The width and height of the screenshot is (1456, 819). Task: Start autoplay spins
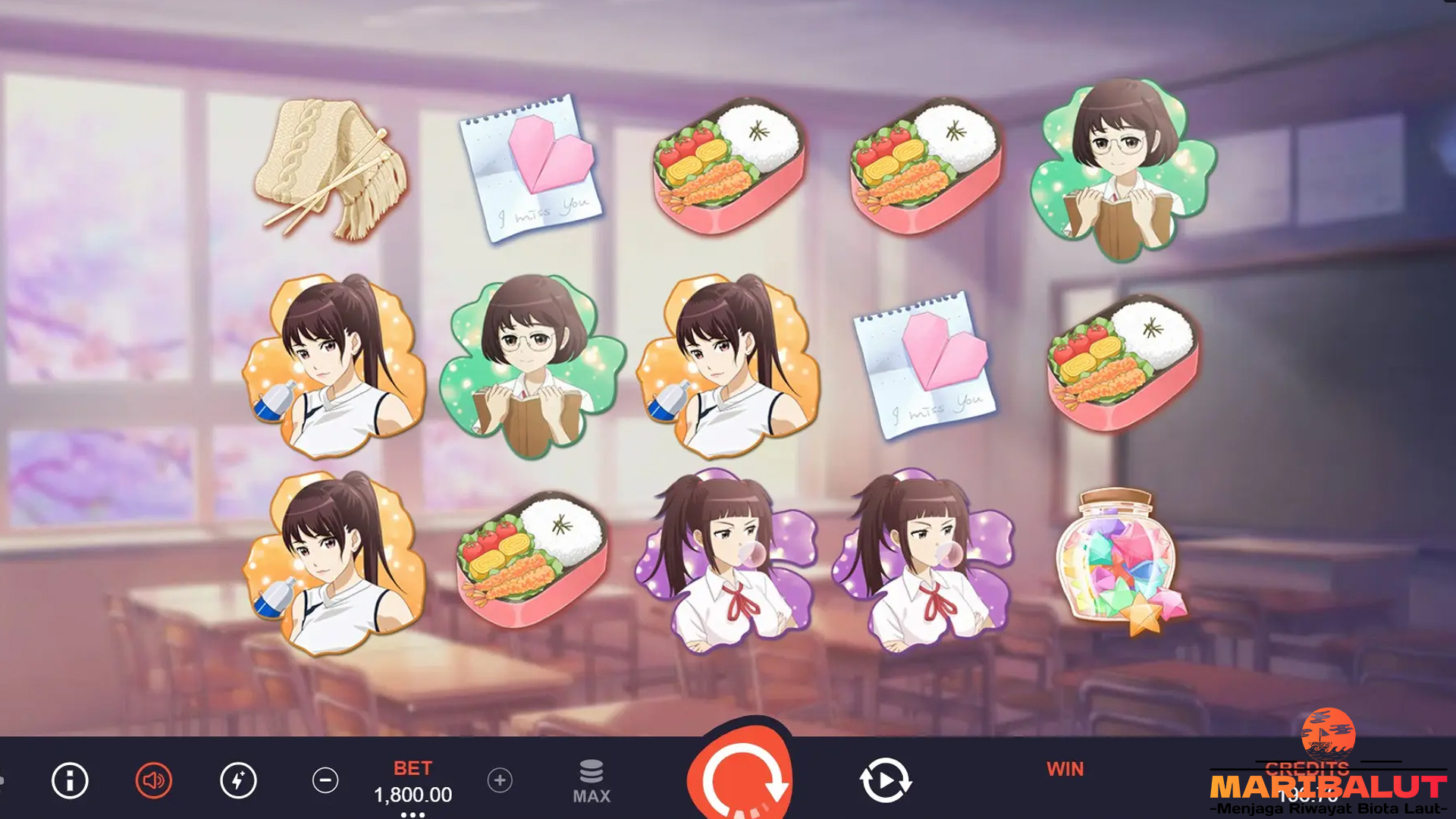pyautogui.click(x=884, y=780)
